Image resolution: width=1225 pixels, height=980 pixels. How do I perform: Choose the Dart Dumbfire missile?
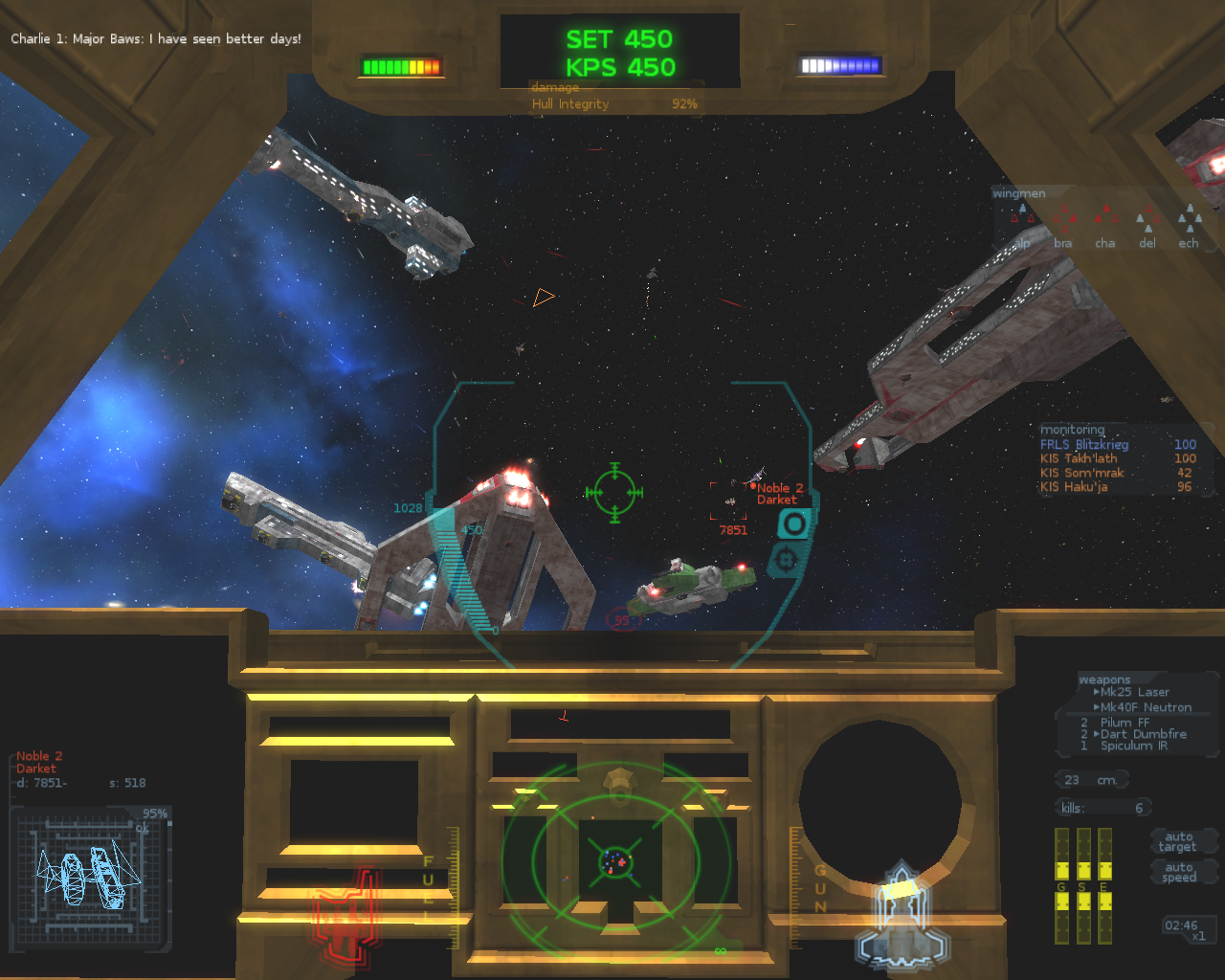tap(1143, 734)
